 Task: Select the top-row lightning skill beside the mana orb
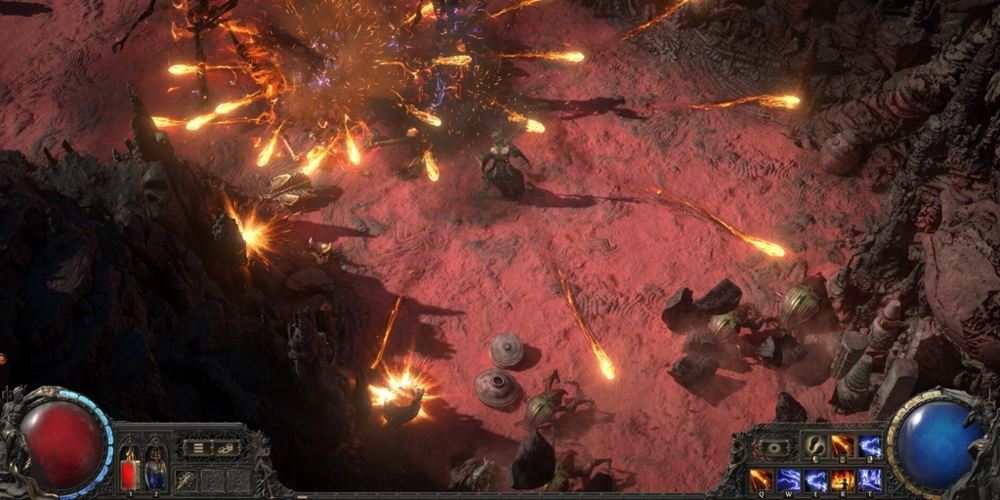point(869,447)
